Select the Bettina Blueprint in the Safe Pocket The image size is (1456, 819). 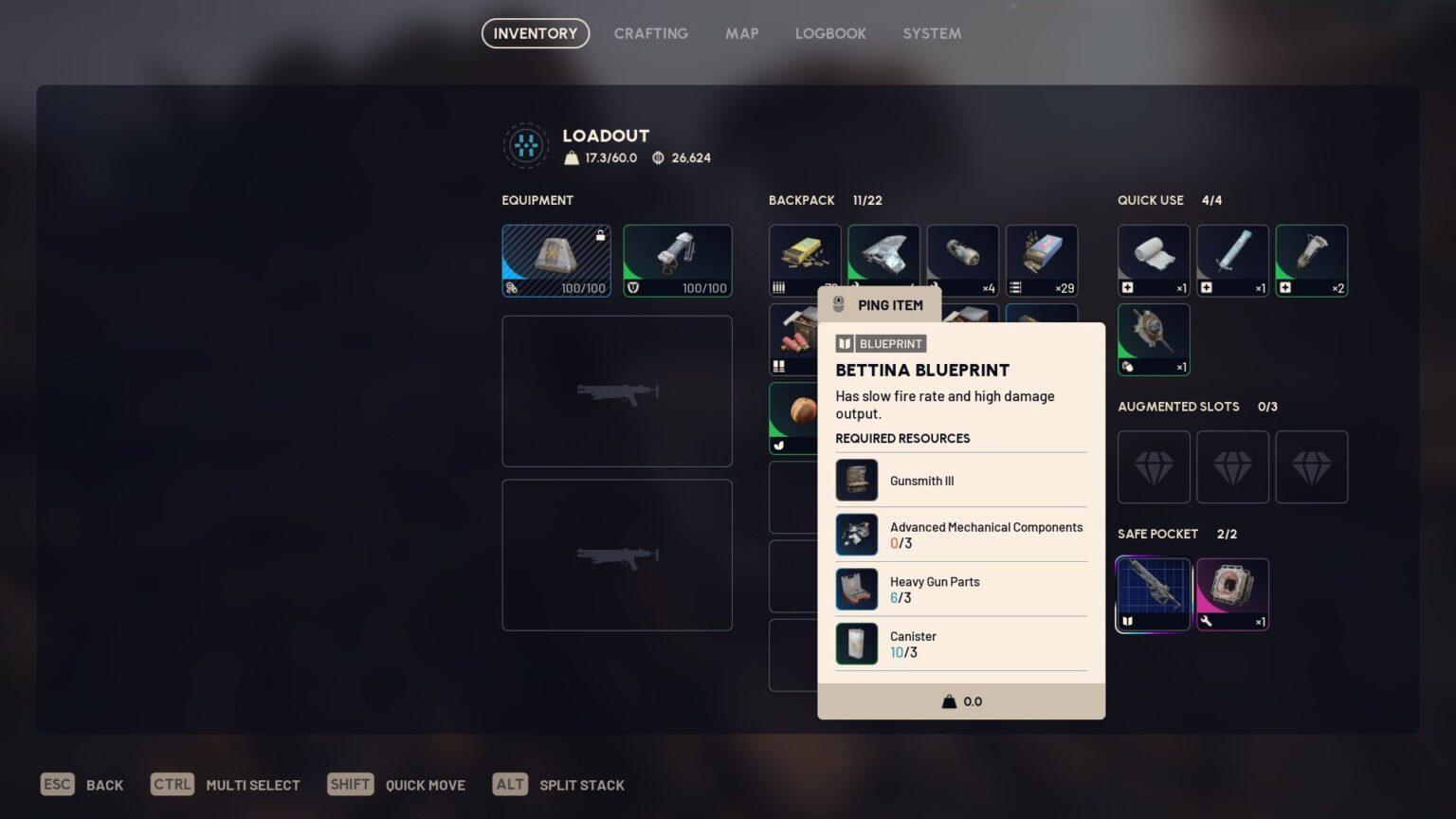tap(1153, 592)
